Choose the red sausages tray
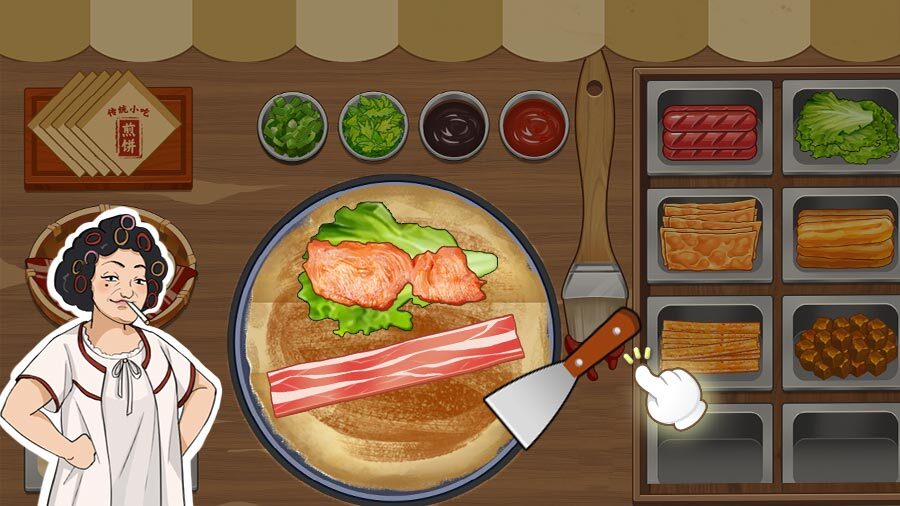The image size is (900, 506). click(x=709, y=131)
